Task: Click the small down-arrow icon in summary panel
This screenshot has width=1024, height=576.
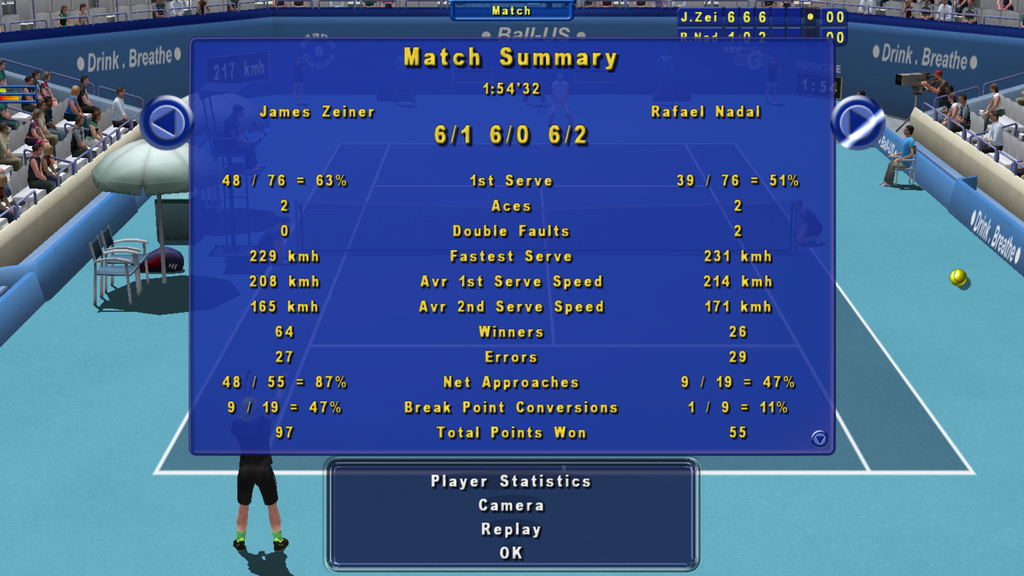Action: point(819,438)
